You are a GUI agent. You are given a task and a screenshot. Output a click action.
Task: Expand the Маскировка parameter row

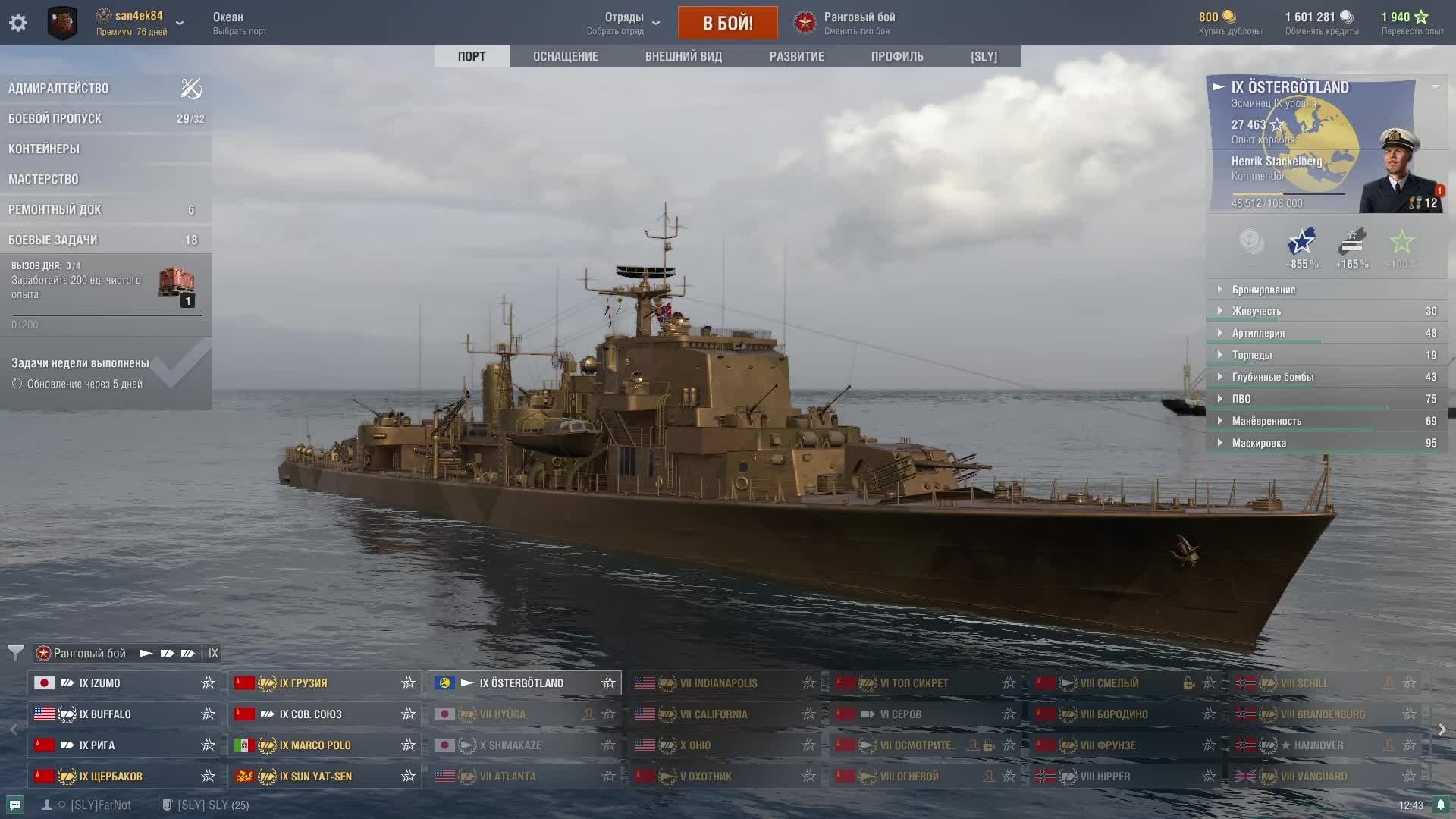coord(1259,443)
